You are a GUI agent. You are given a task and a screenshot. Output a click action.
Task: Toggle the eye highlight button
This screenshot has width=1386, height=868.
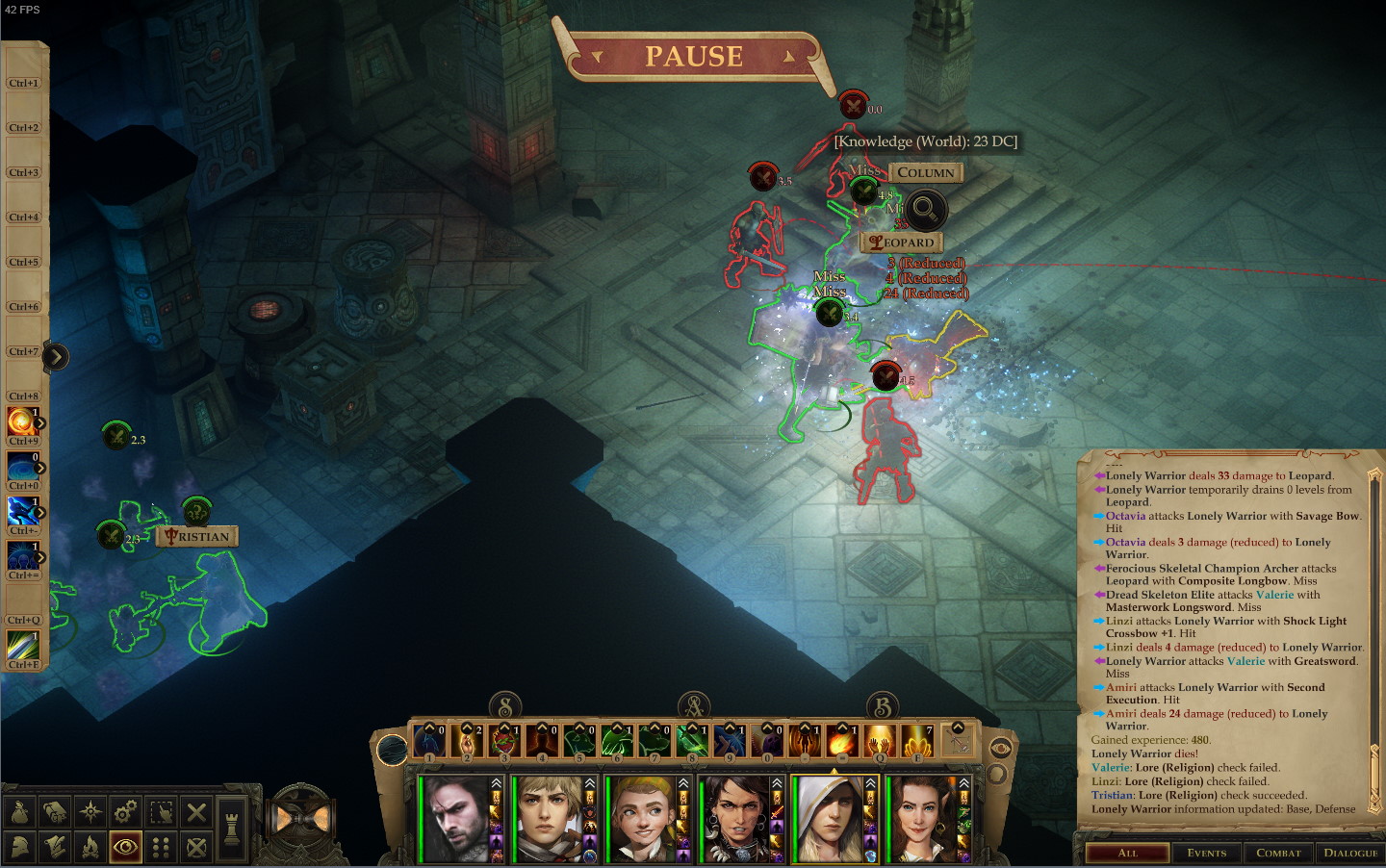pyautogui.click(x=125, y=847)
